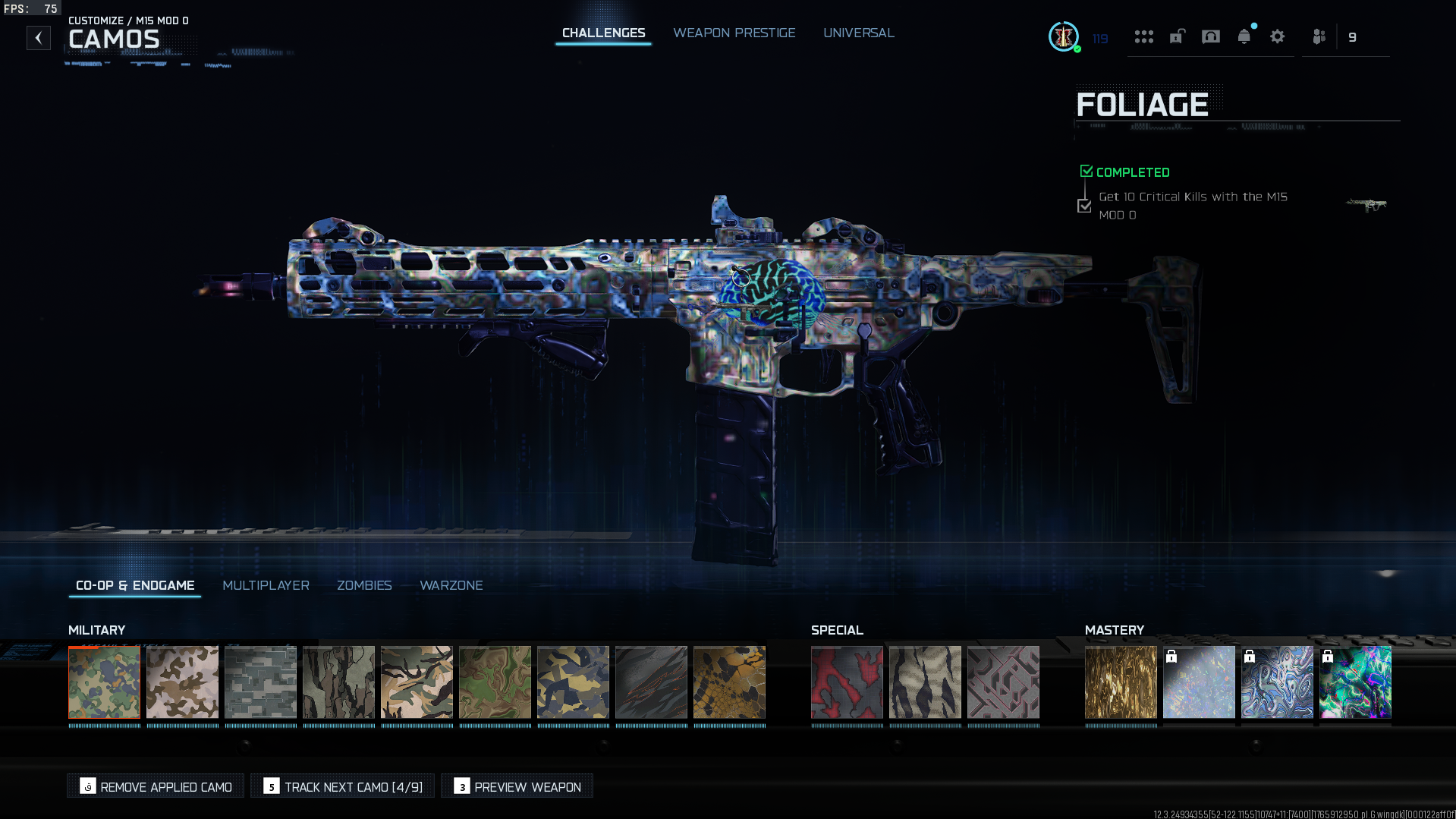Pick the grey digital pixel camo
The height and width of the screenshot is (819, 1456).
pyautogui.click(x=261, y=682)
